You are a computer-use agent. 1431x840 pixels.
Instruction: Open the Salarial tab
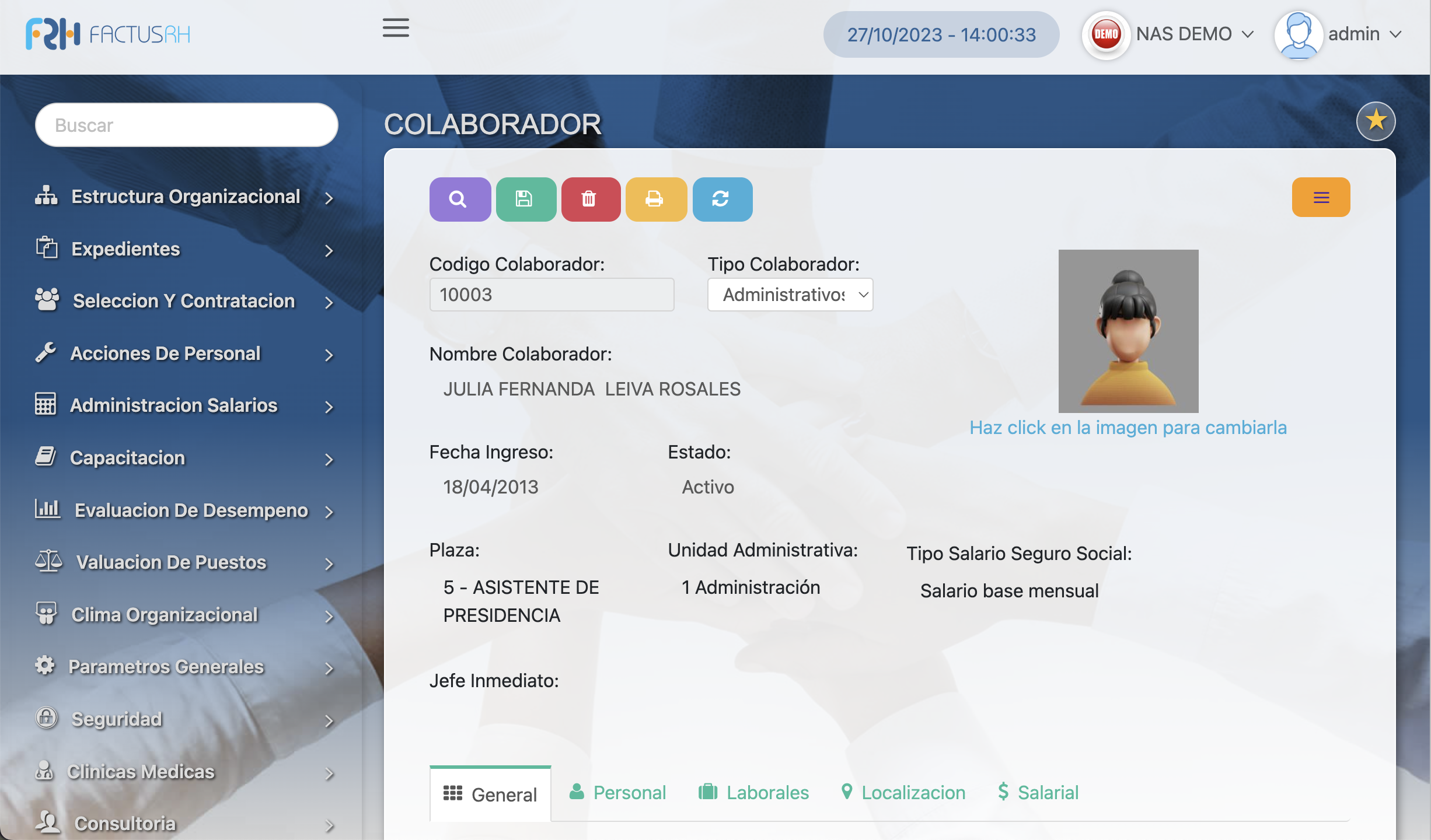click(1036, 792)
